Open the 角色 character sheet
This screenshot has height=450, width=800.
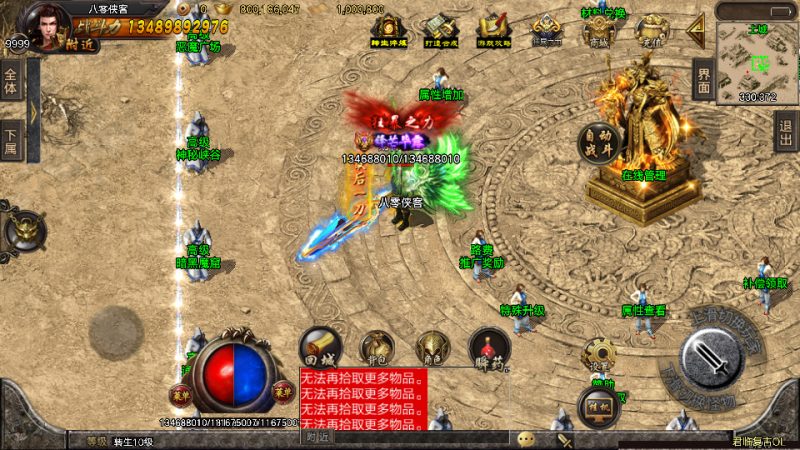432,346
